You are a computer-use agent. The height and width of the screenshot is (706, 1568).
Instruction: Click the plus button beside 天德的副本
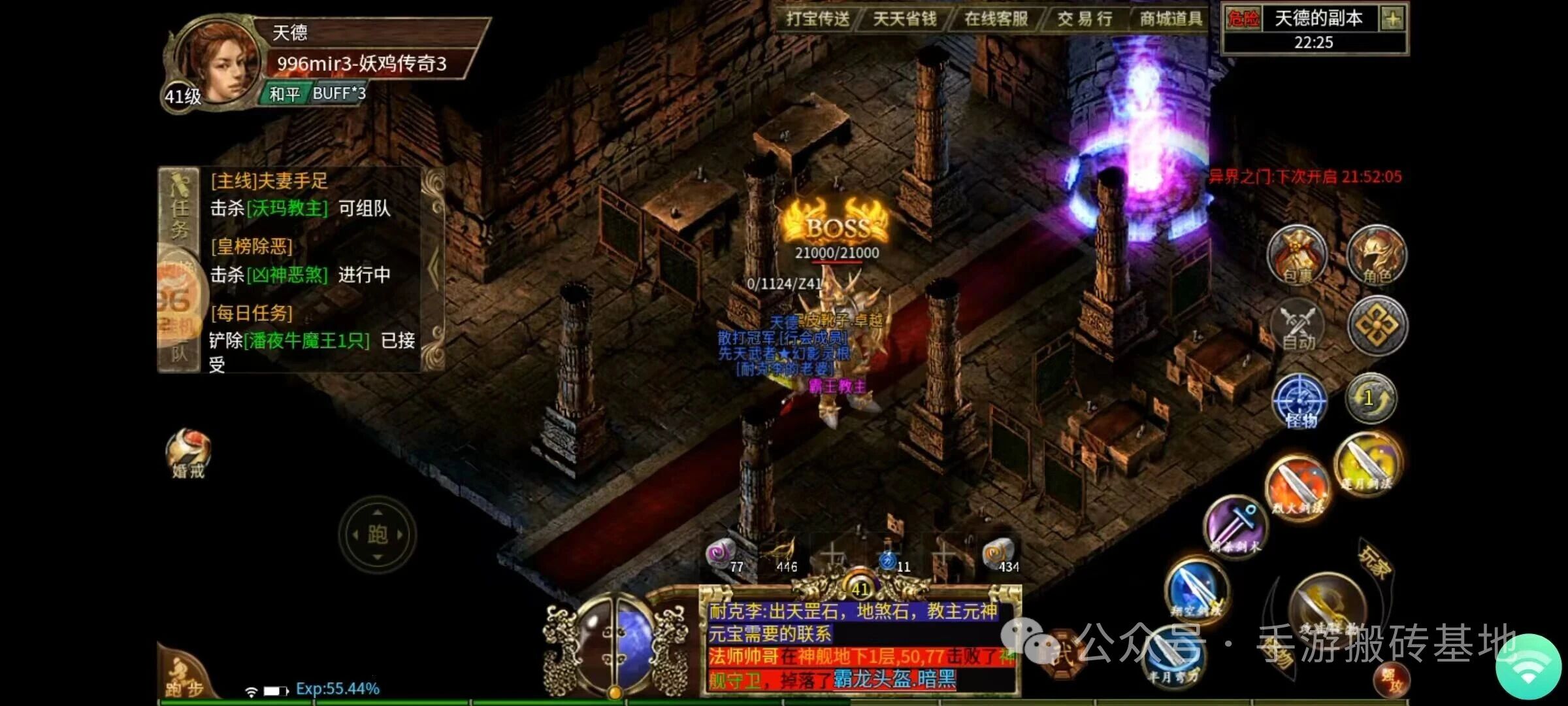click(x=1392, y=19)
